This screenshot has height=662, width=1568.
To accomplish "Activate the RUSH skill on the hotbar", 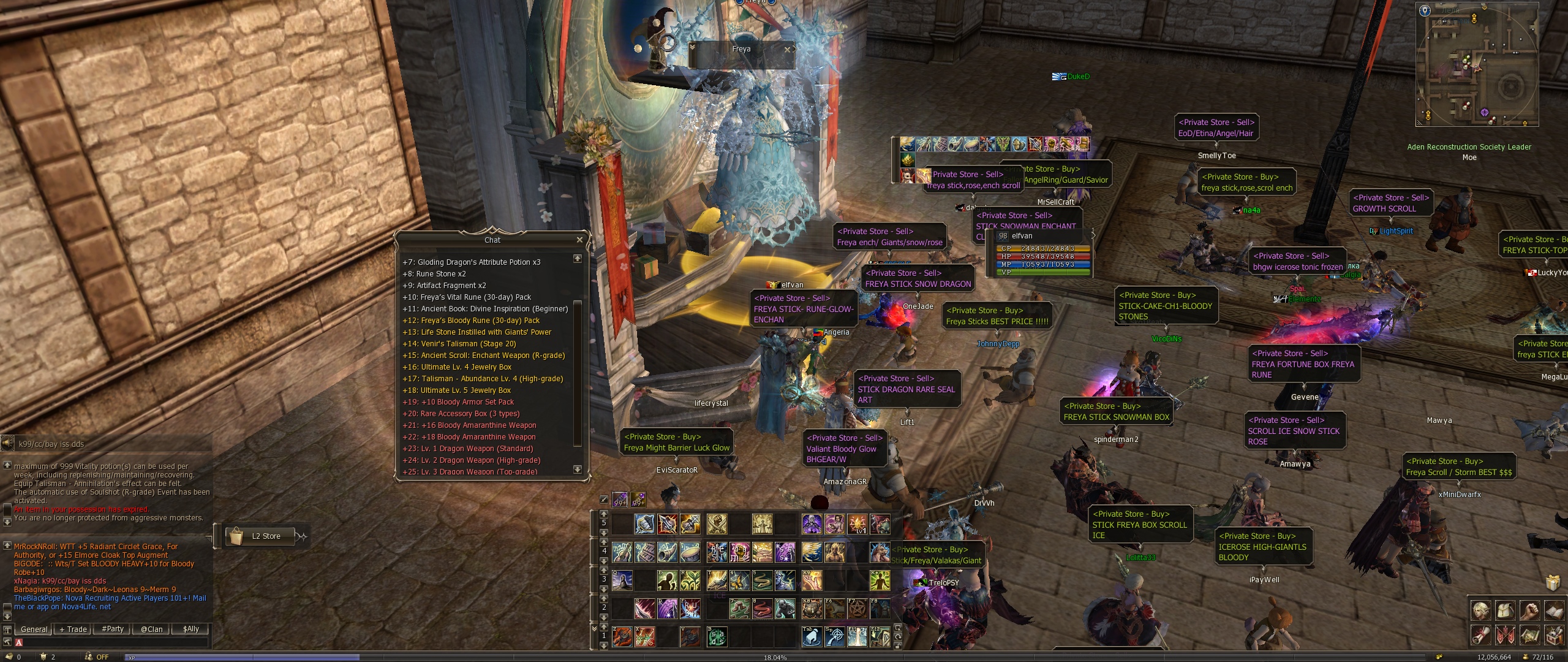I will point(690,609).
